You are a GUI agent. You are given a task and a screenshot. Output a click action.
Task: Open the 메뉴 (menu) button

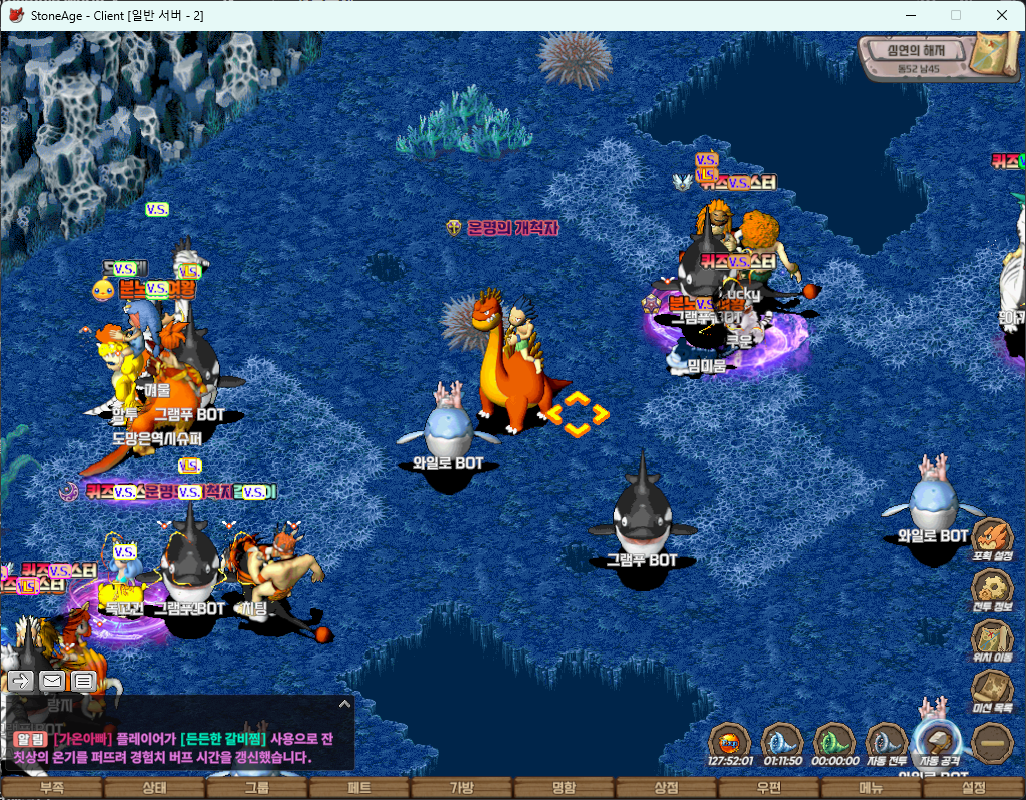click(871, 788)
